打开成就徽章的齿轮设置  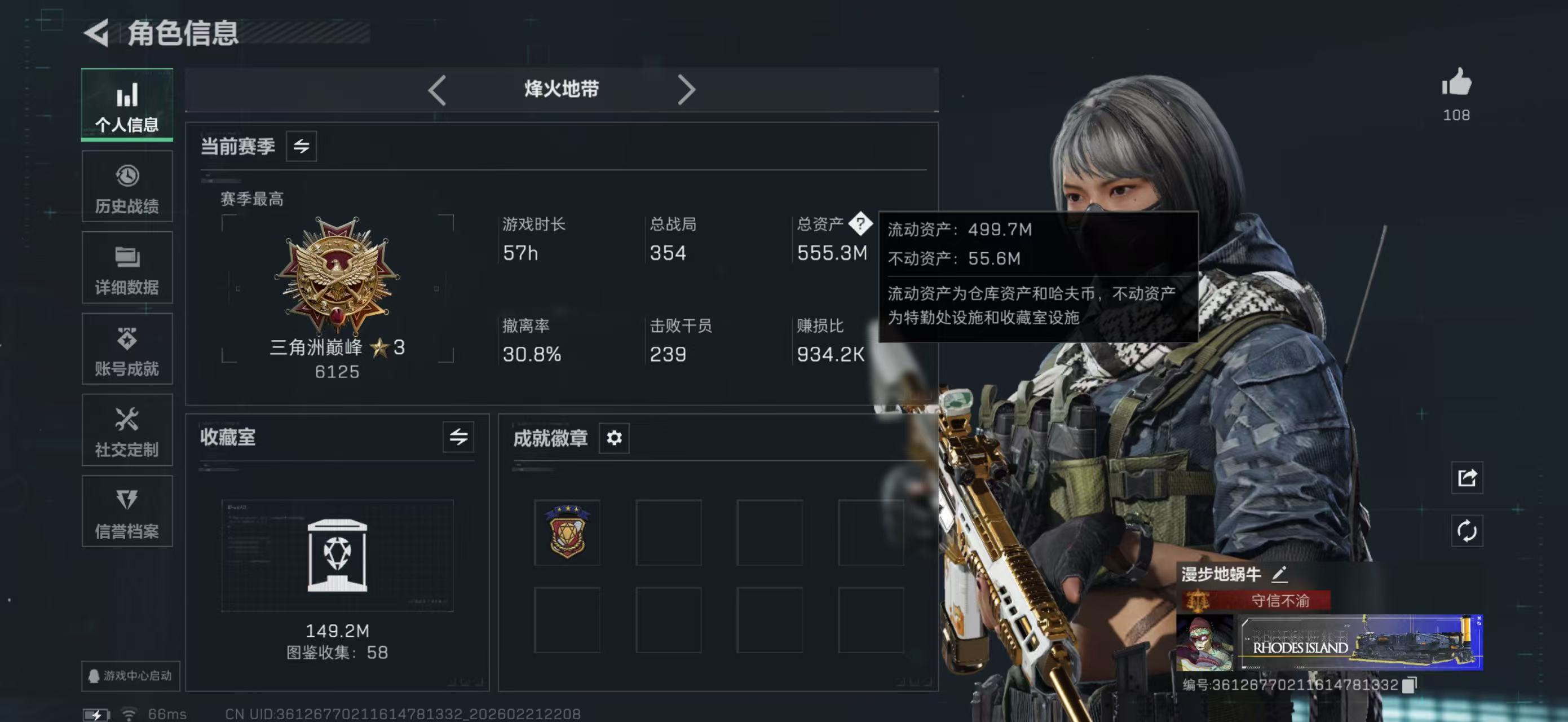pos(614,437)
